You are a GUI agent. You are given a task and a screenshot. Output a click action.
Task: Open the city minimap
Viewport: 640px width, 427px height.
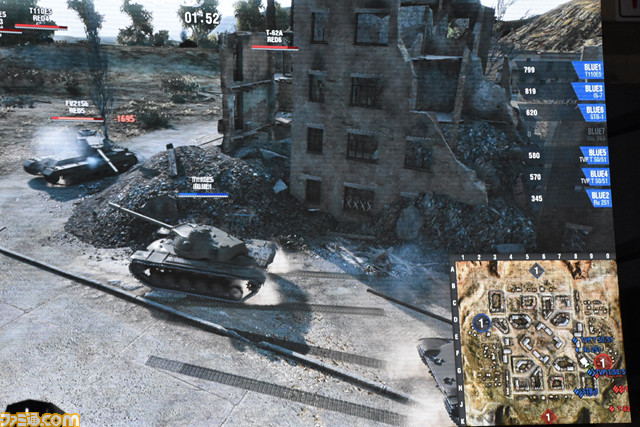coord(538,338)
